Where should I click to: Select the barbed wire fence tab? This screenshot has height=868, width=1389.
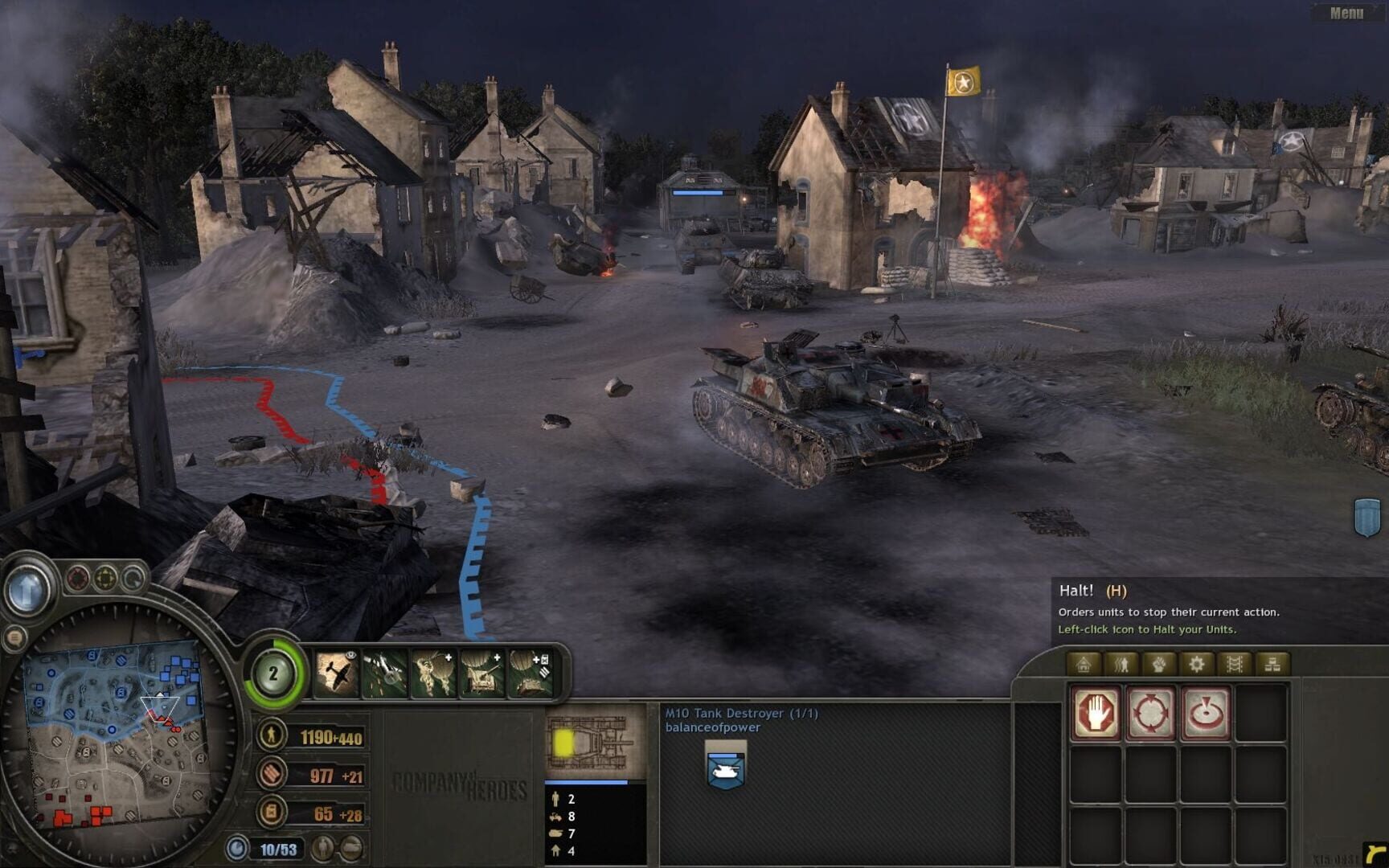click(x=1234, y=664)
